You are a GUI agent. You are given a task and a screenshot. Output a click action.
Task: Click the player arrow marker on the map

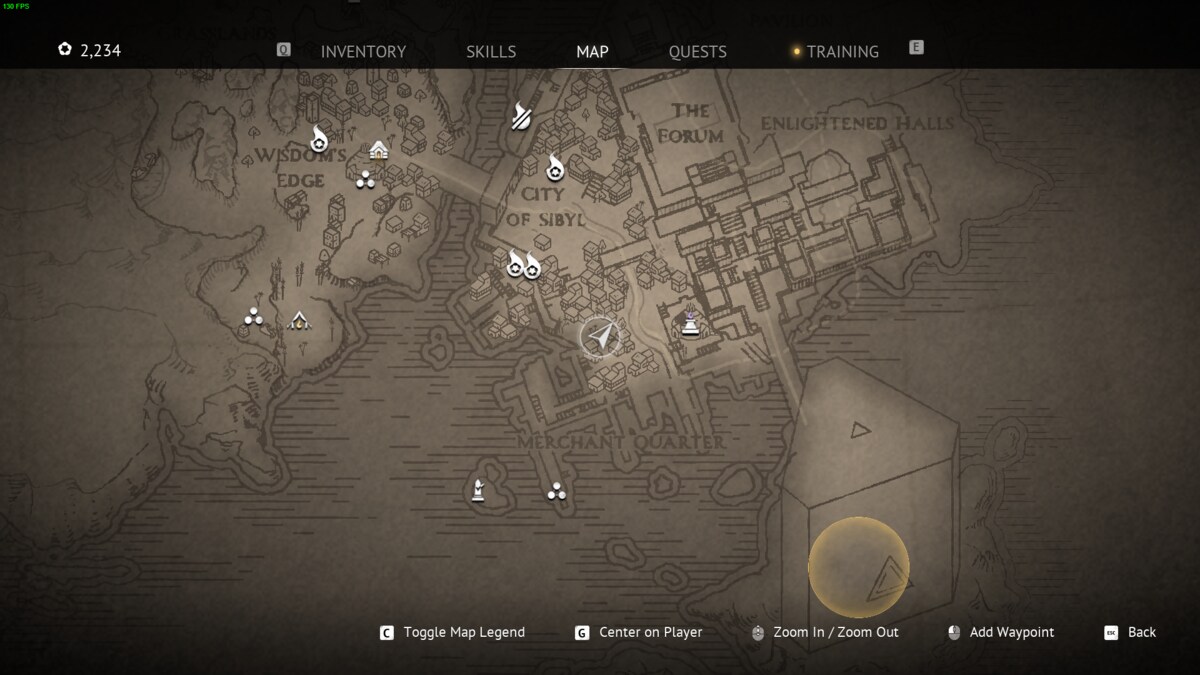click(600, 338)
